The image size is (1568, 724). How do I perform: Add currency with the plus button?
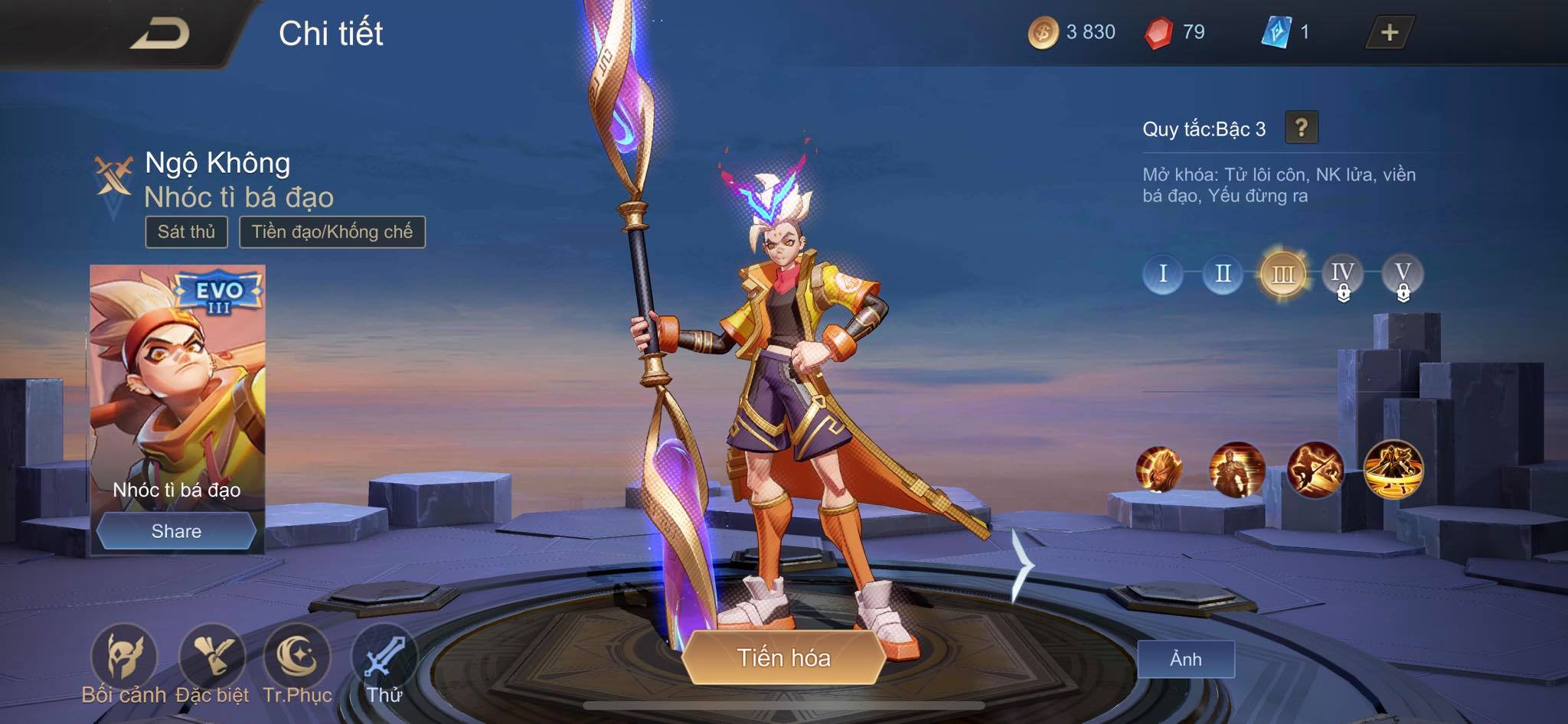[1389, 32]
